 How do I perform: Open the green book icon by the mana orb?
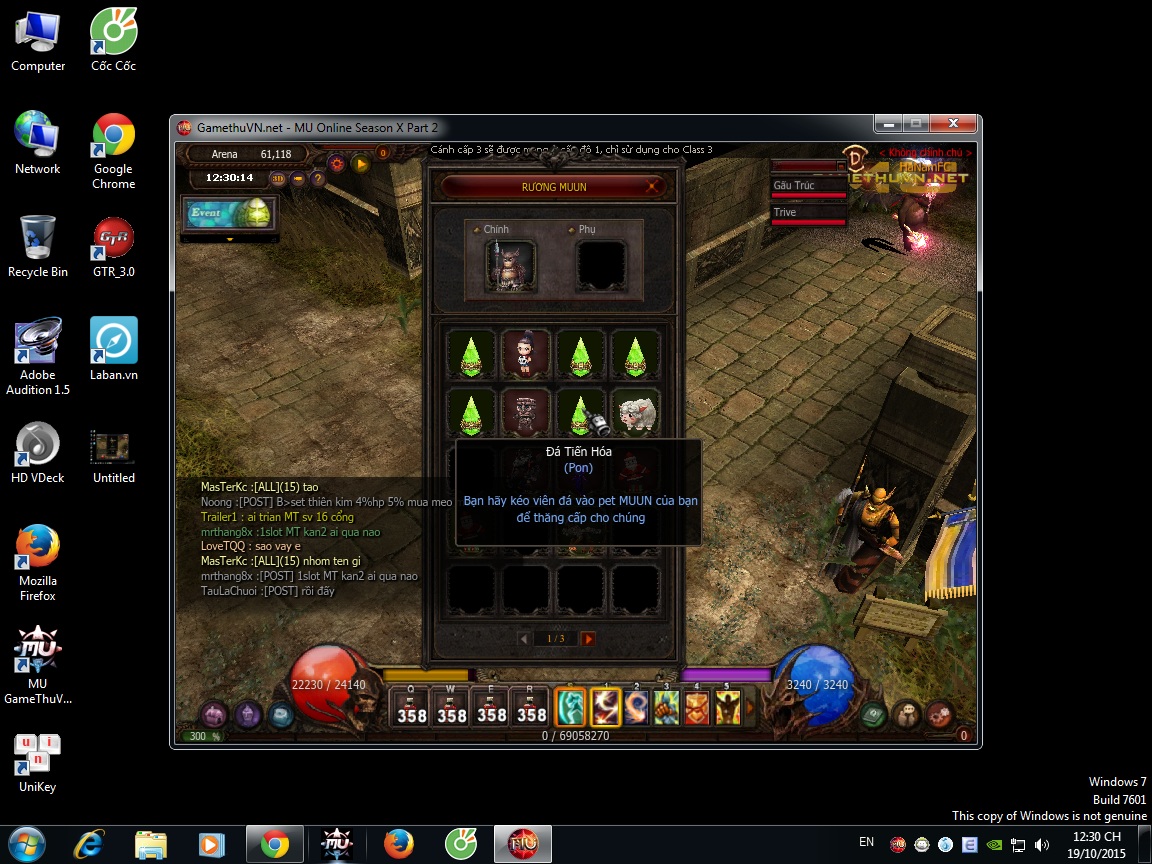(874, 714)
